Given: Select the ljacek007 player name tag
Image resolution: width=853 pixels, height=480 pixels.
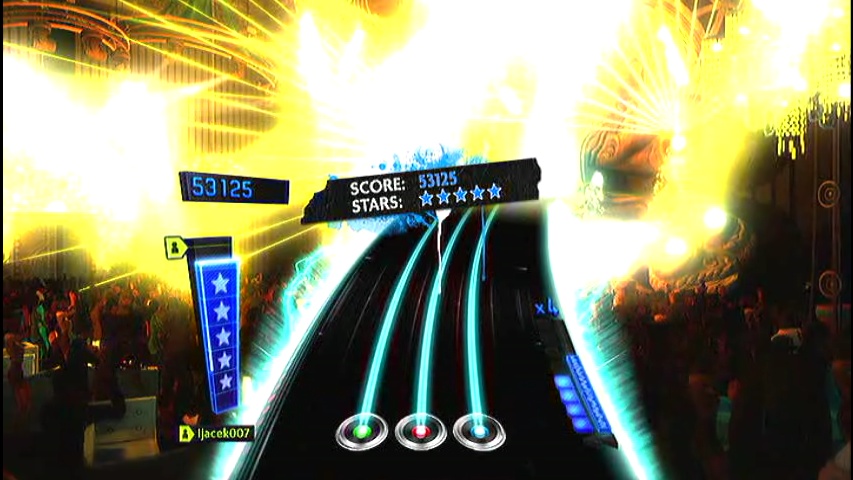Looking at the screenshot, I should click(x=216, y=433).
